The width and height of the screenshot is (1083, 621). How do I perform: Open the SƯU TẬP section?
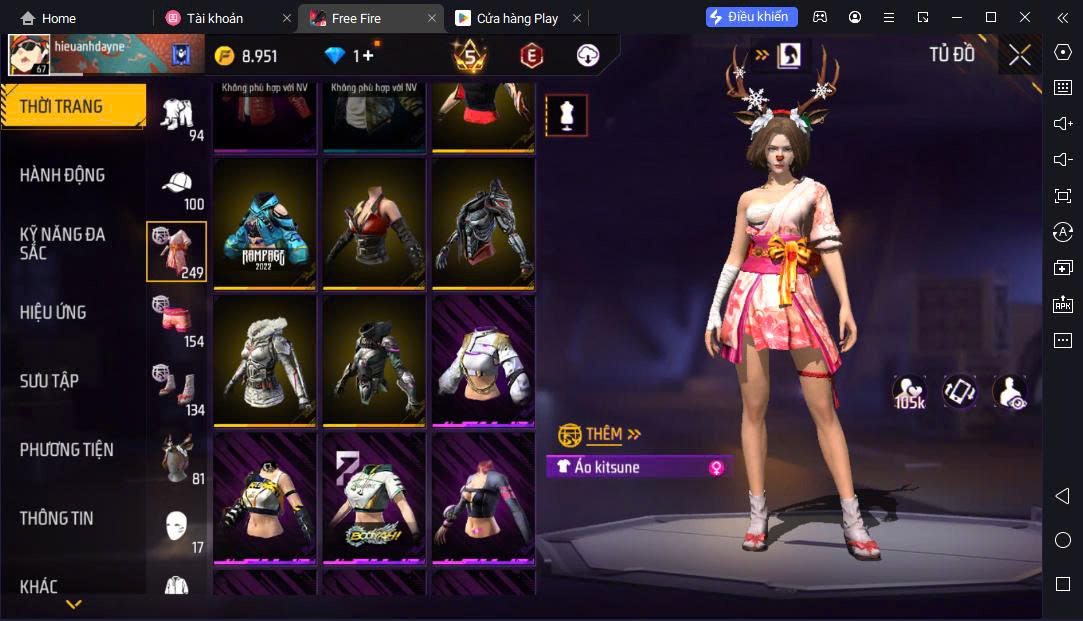(x=49, y=381)
